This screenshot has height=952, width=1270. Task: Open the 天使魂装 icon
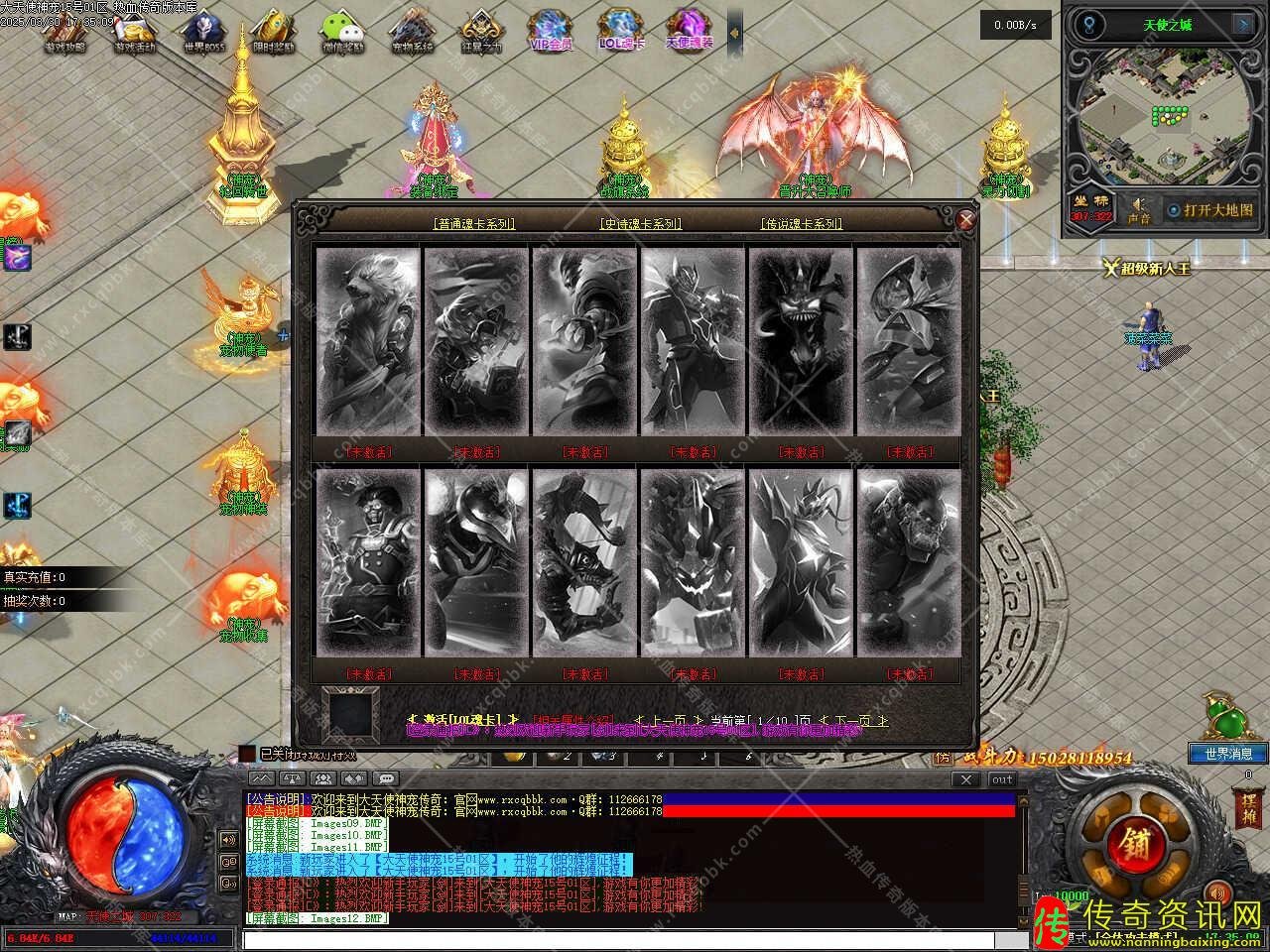tap(689, 32)
